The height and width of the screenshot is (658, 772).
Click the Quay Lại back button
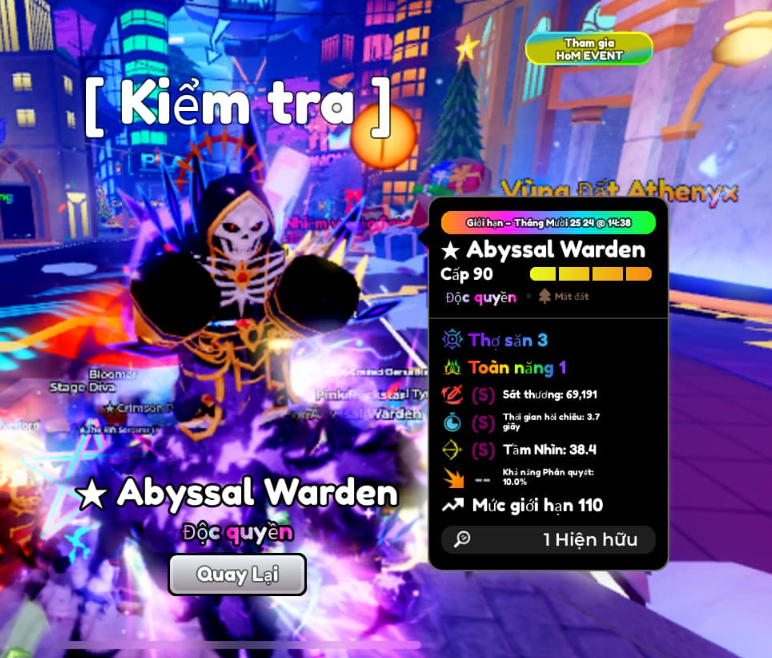click(x=237, y=574)
